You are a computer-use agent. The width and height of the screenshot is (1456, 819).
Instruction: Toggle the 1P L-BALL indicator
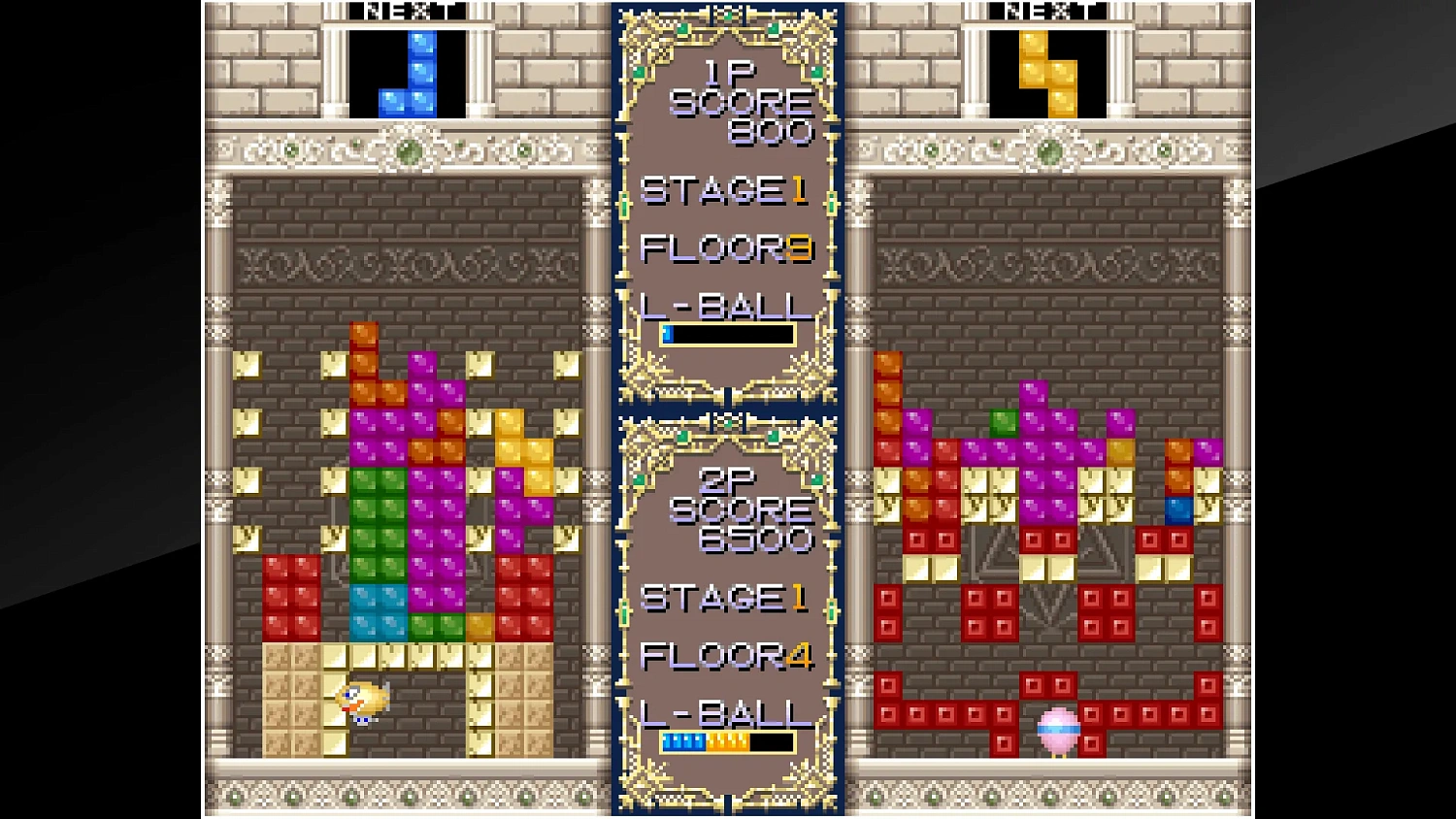(x=726, y=307)
